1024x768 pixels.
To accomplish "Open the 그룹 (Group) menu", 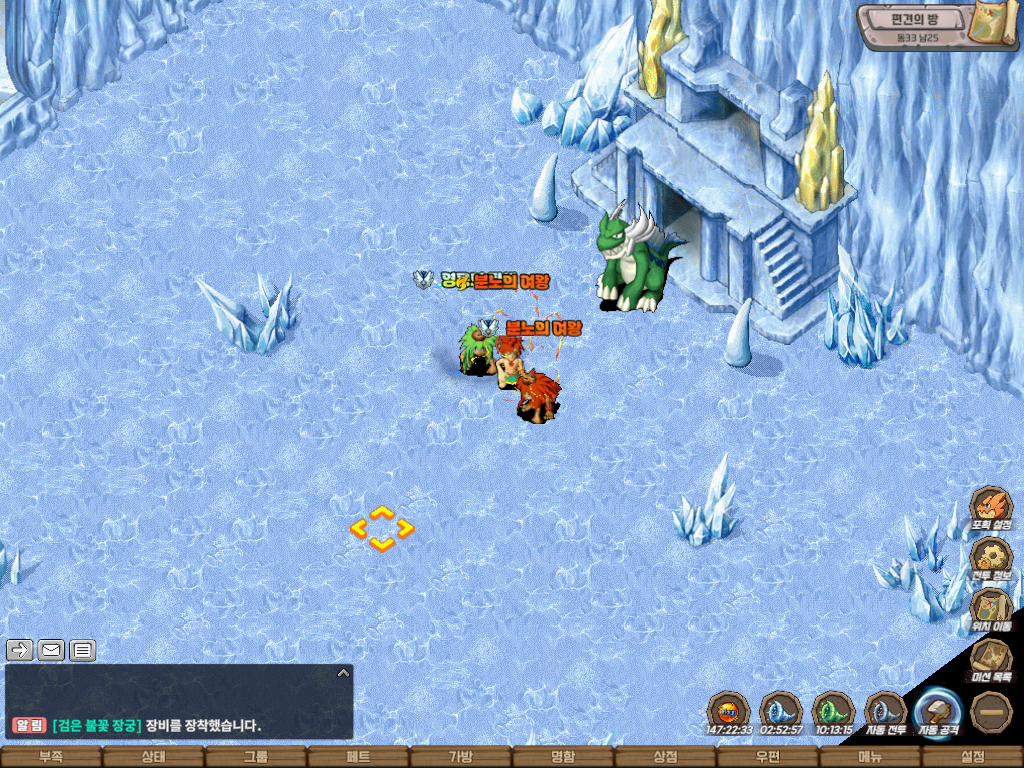I will (255, 757).
